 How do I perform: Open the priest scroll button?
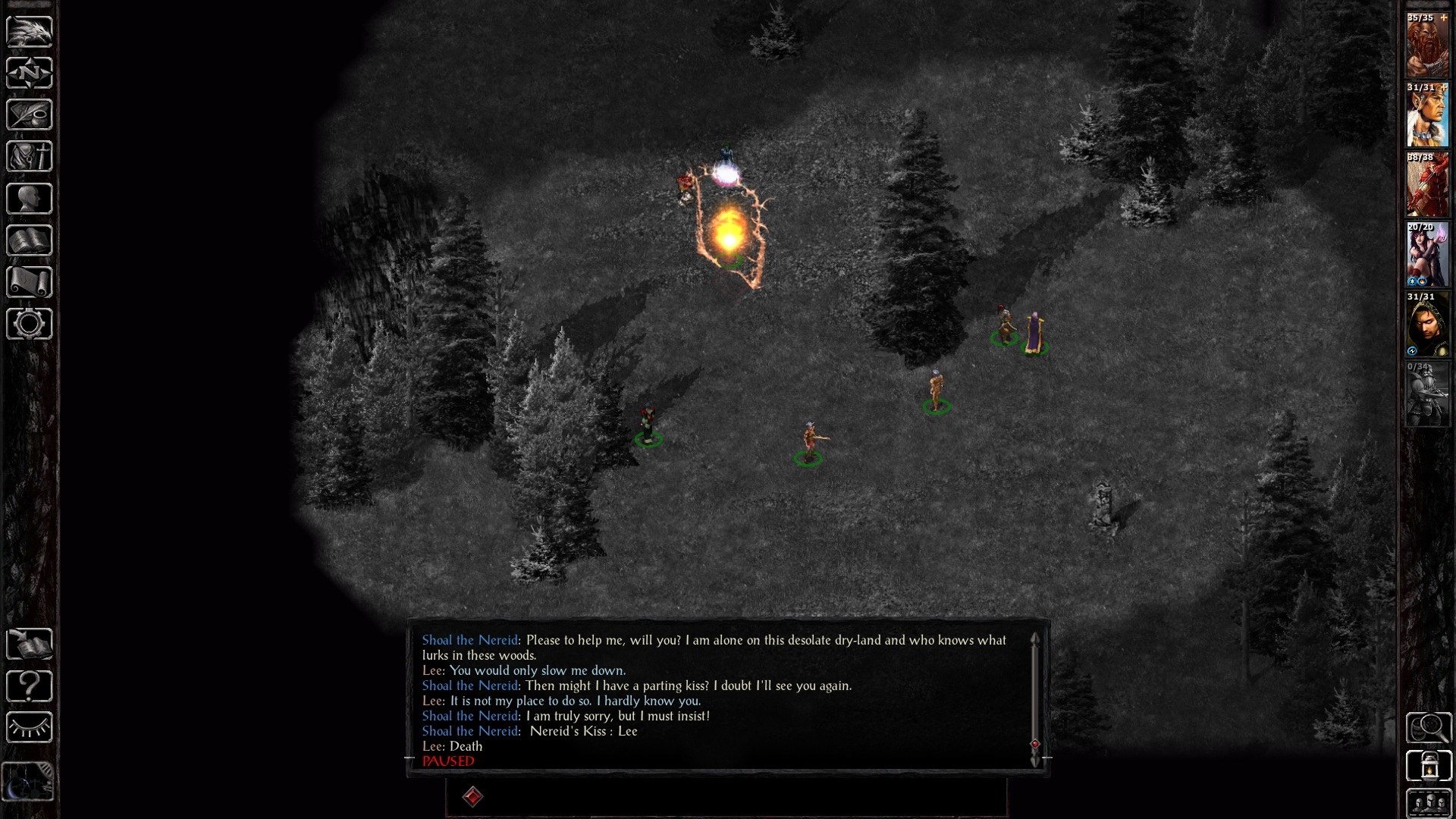(29, 282)
